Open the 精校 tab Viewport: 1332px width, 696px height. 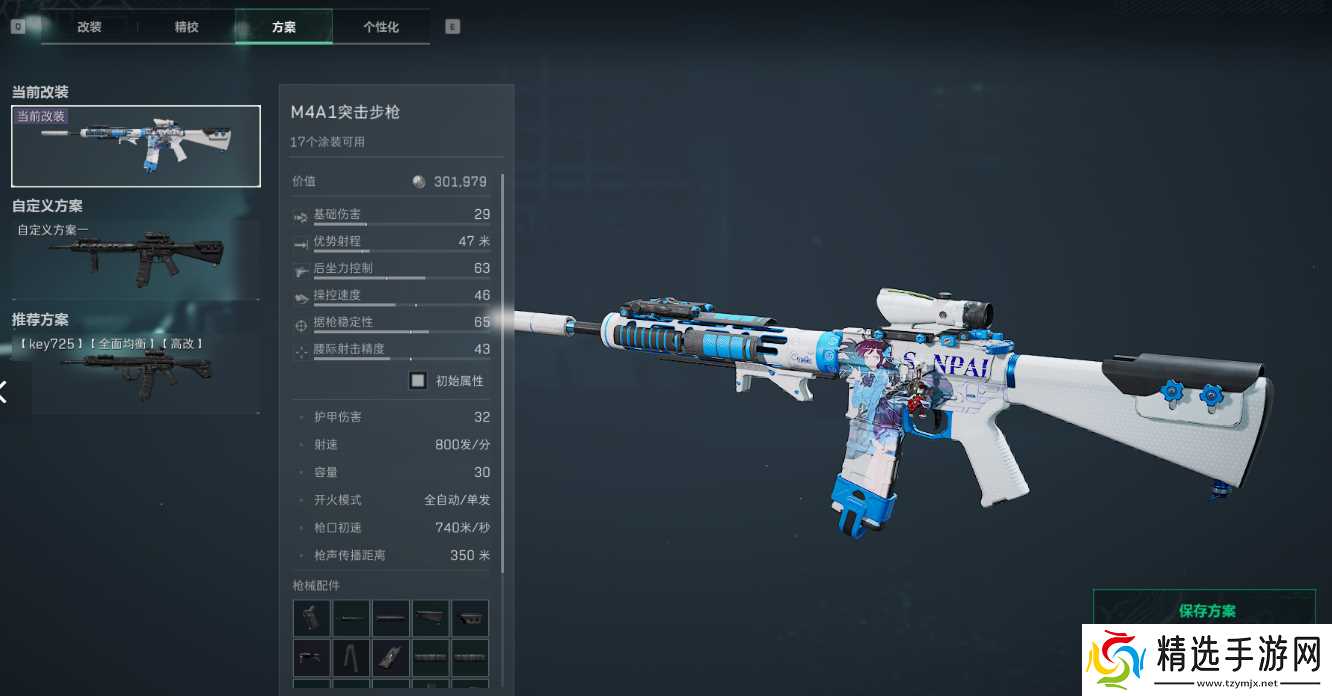tap(186, 27)
